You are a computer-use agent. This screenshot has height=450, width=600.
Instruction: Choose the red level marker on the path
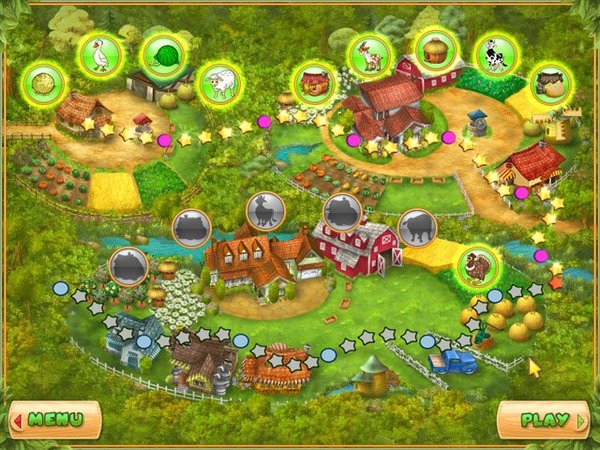click(x=556, y=282)
